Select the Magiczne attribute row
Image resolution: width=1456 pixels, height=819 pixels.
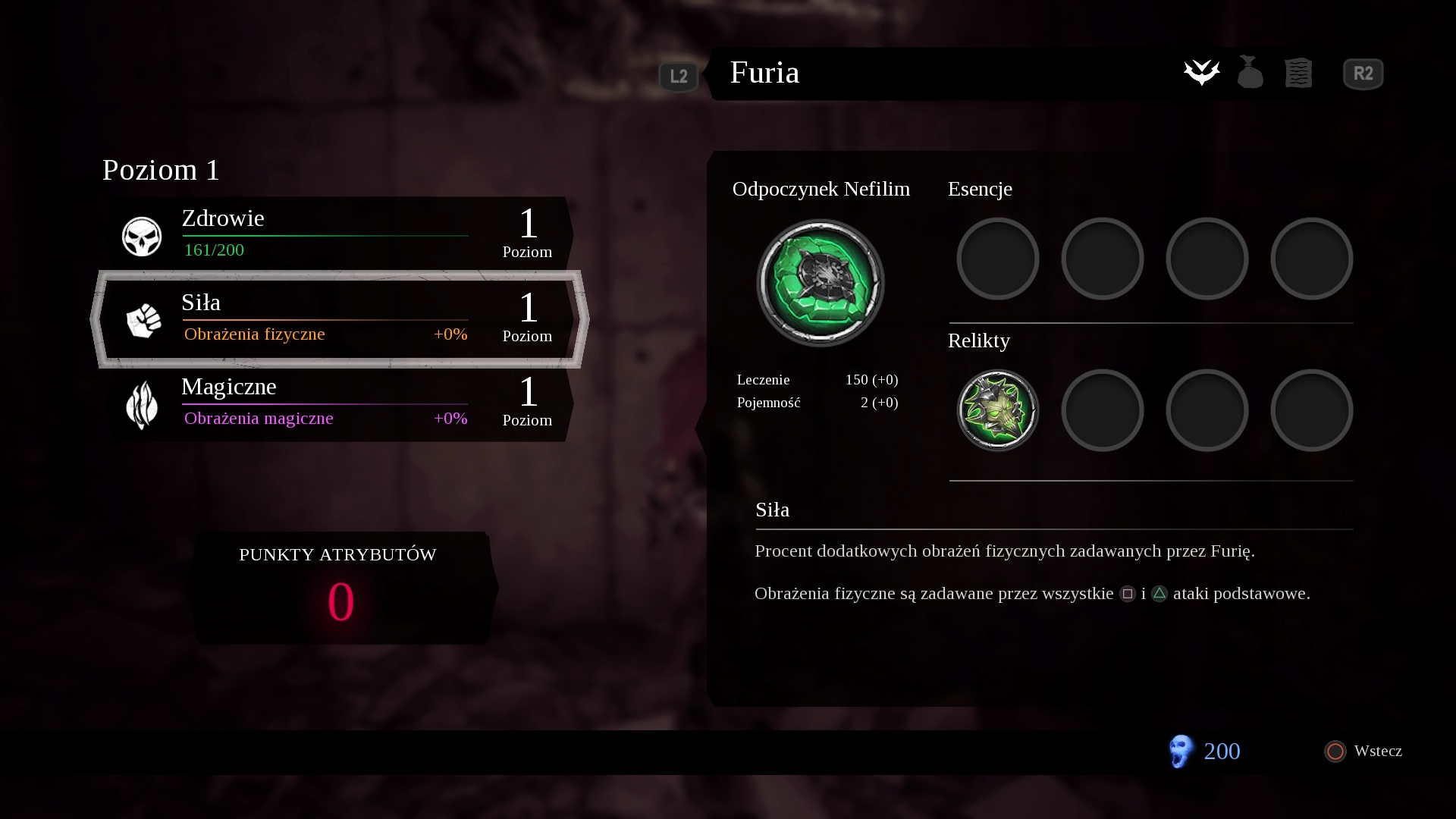pos(339,403)
